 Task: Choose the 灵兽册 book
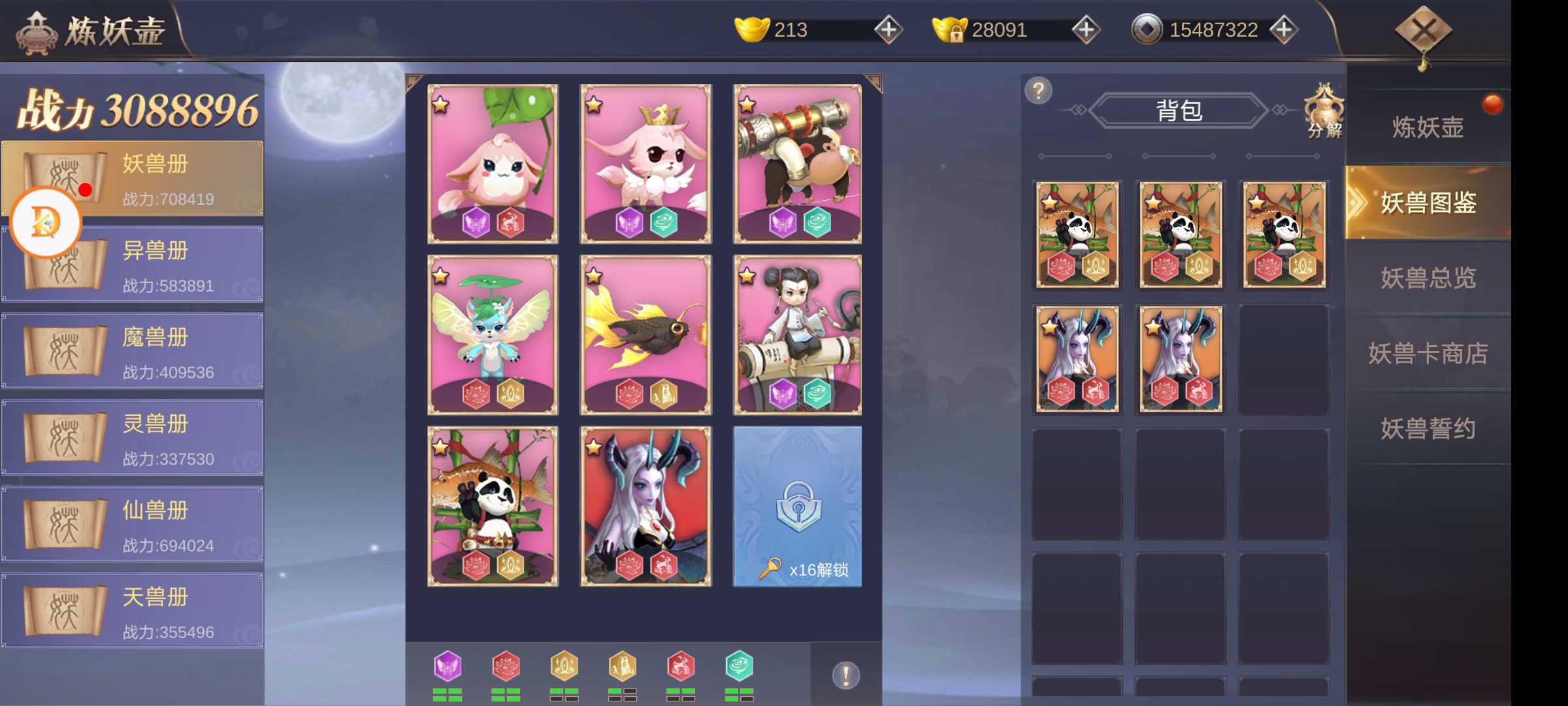[132, 438]
